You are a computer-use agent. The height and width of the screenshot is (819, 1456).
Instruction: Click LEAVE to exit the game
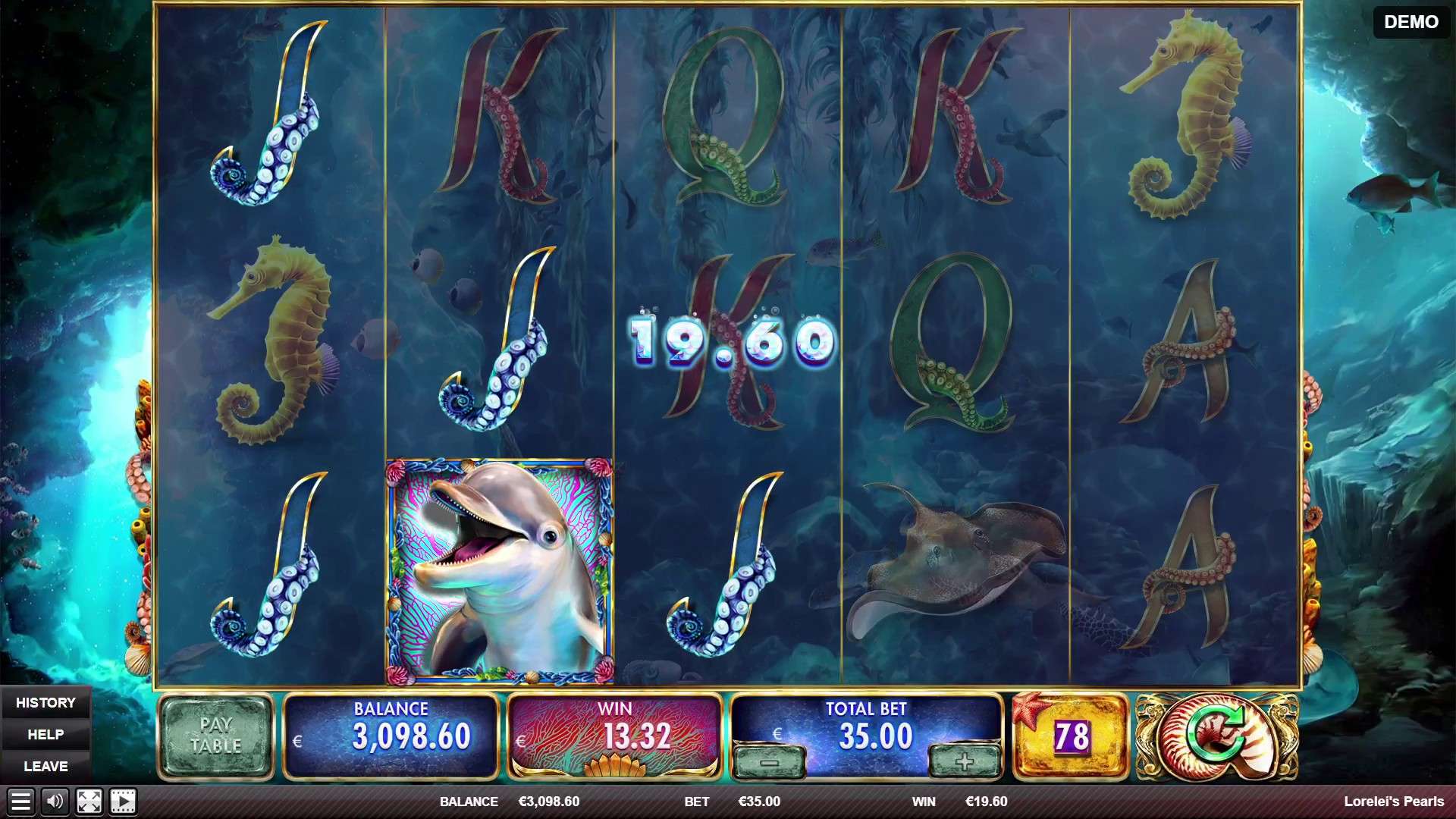click(47, 766)
